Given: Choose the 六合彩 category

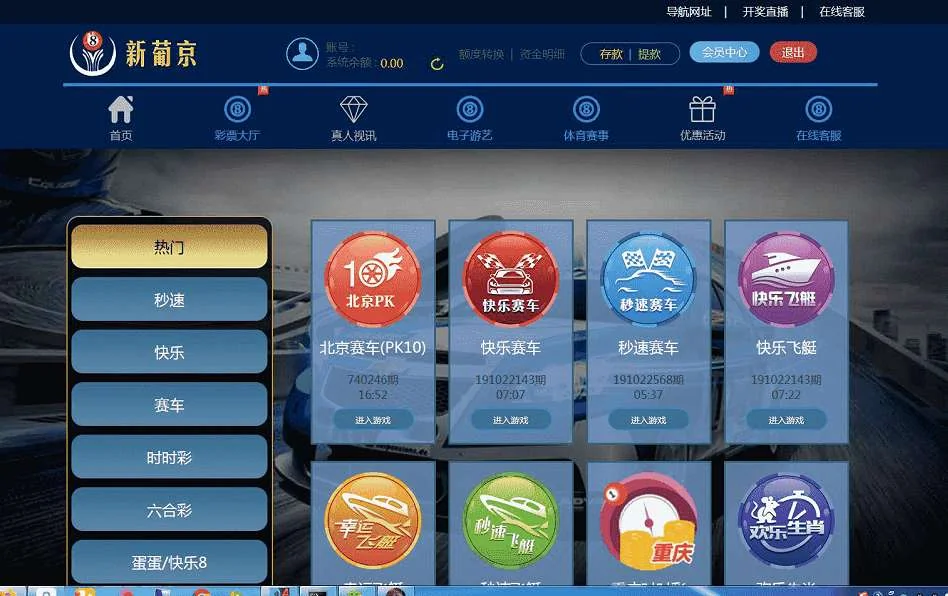Looking at the screenshot, I should pos(170,510).
